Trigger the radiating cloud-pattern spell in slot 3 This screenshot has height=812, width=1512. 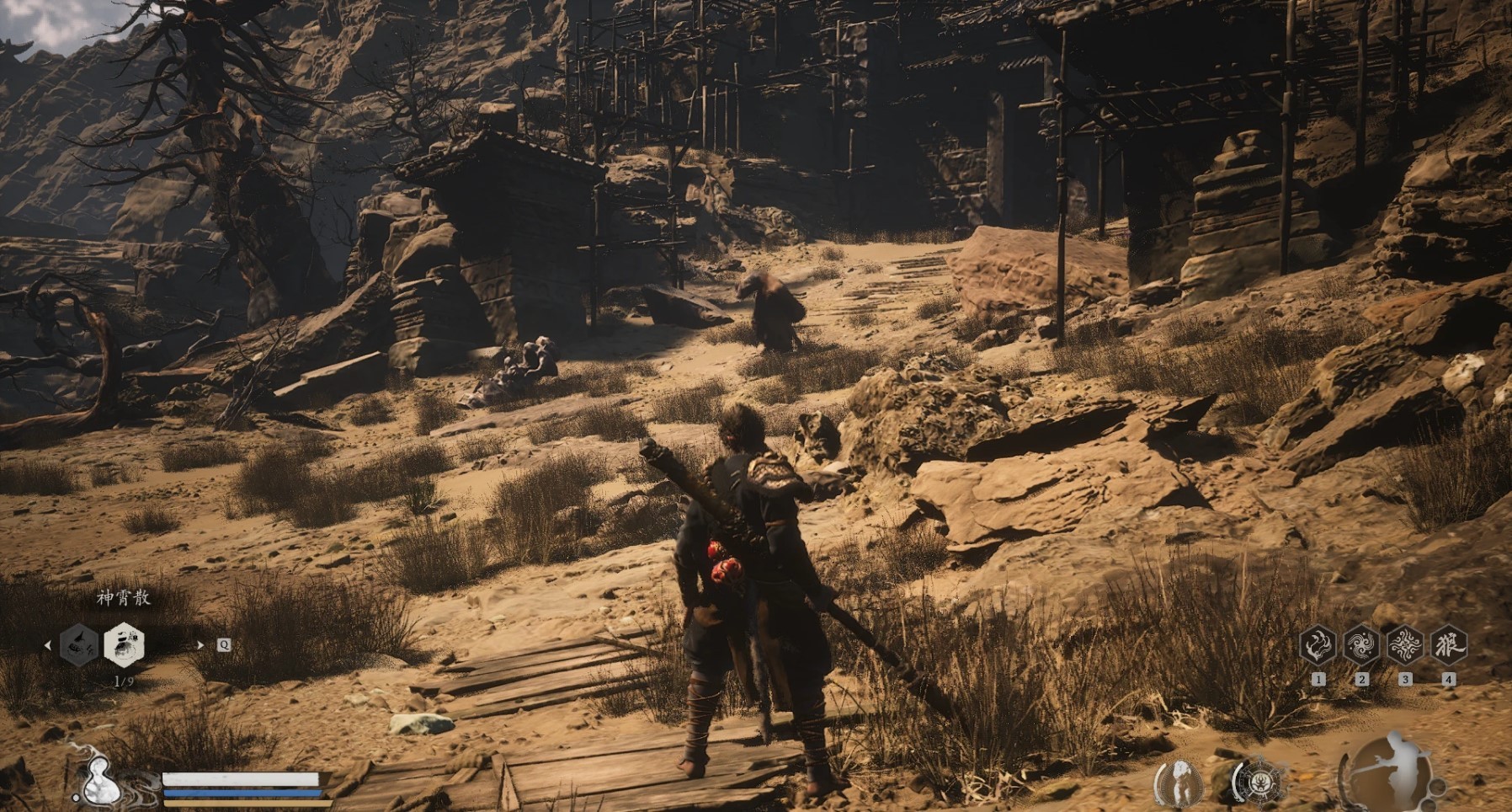click(1404, 646)
